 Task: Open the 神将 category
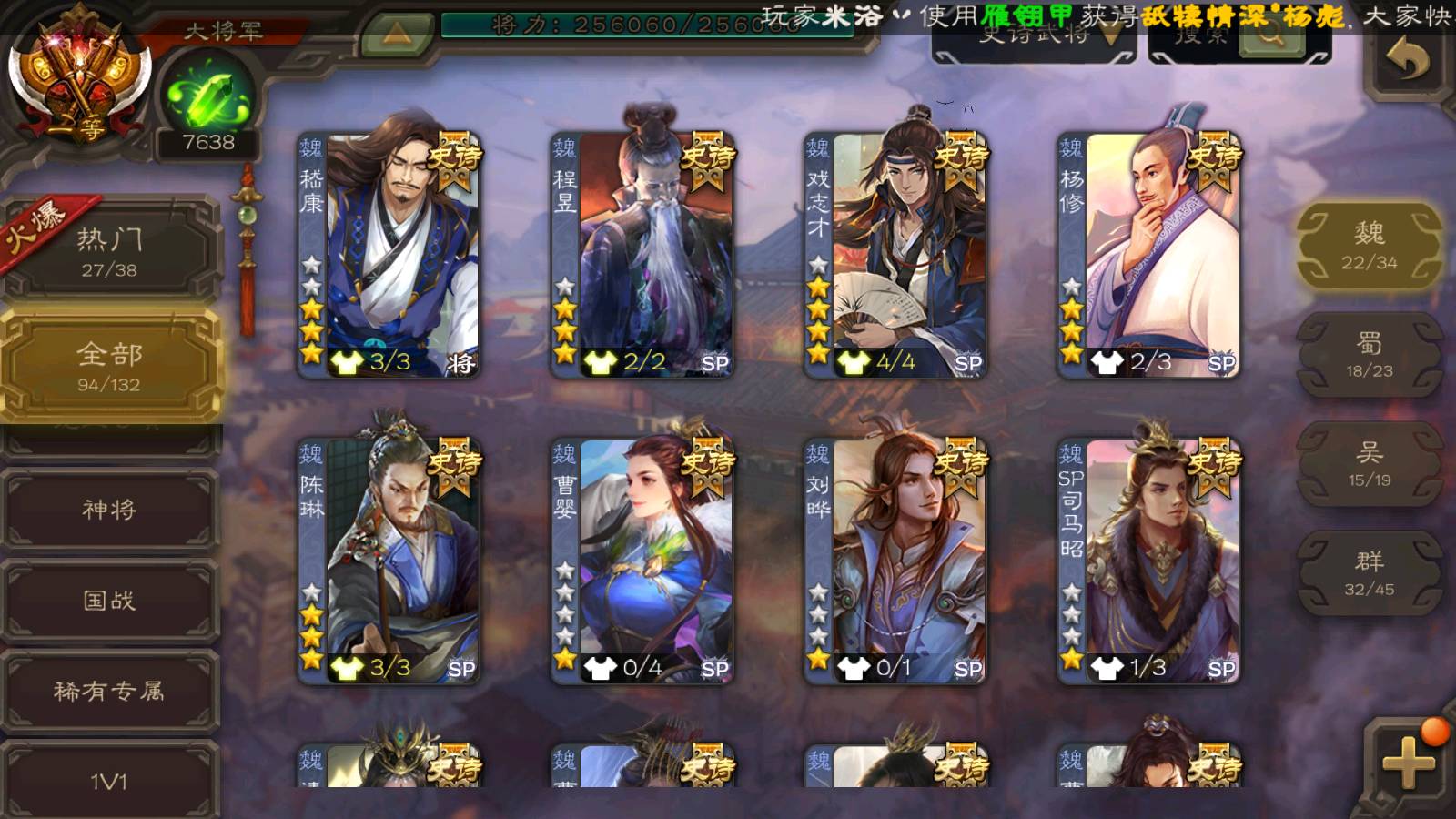(x=110, y=510)
